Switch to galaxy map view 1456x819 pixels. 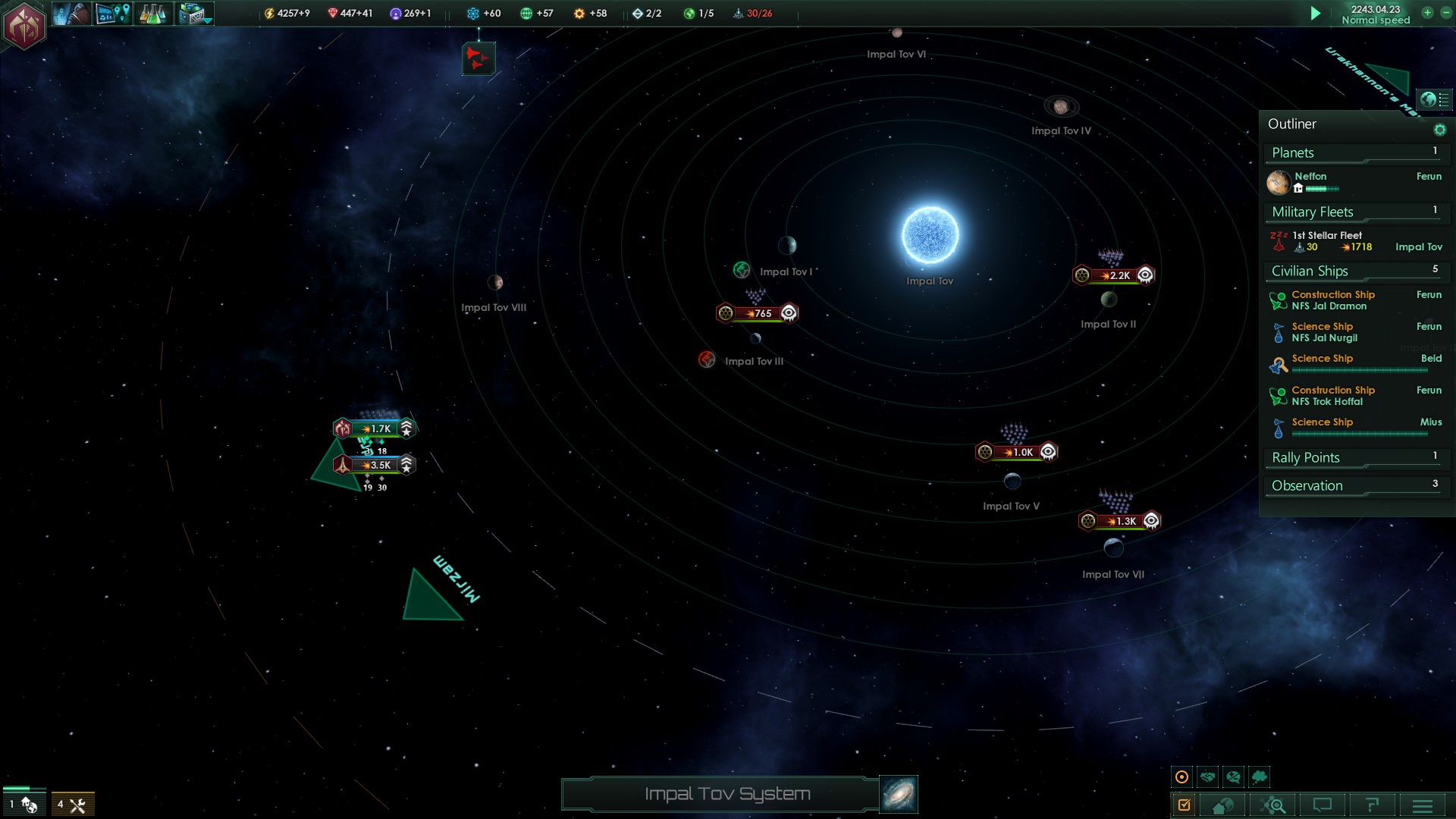[899, 794]
